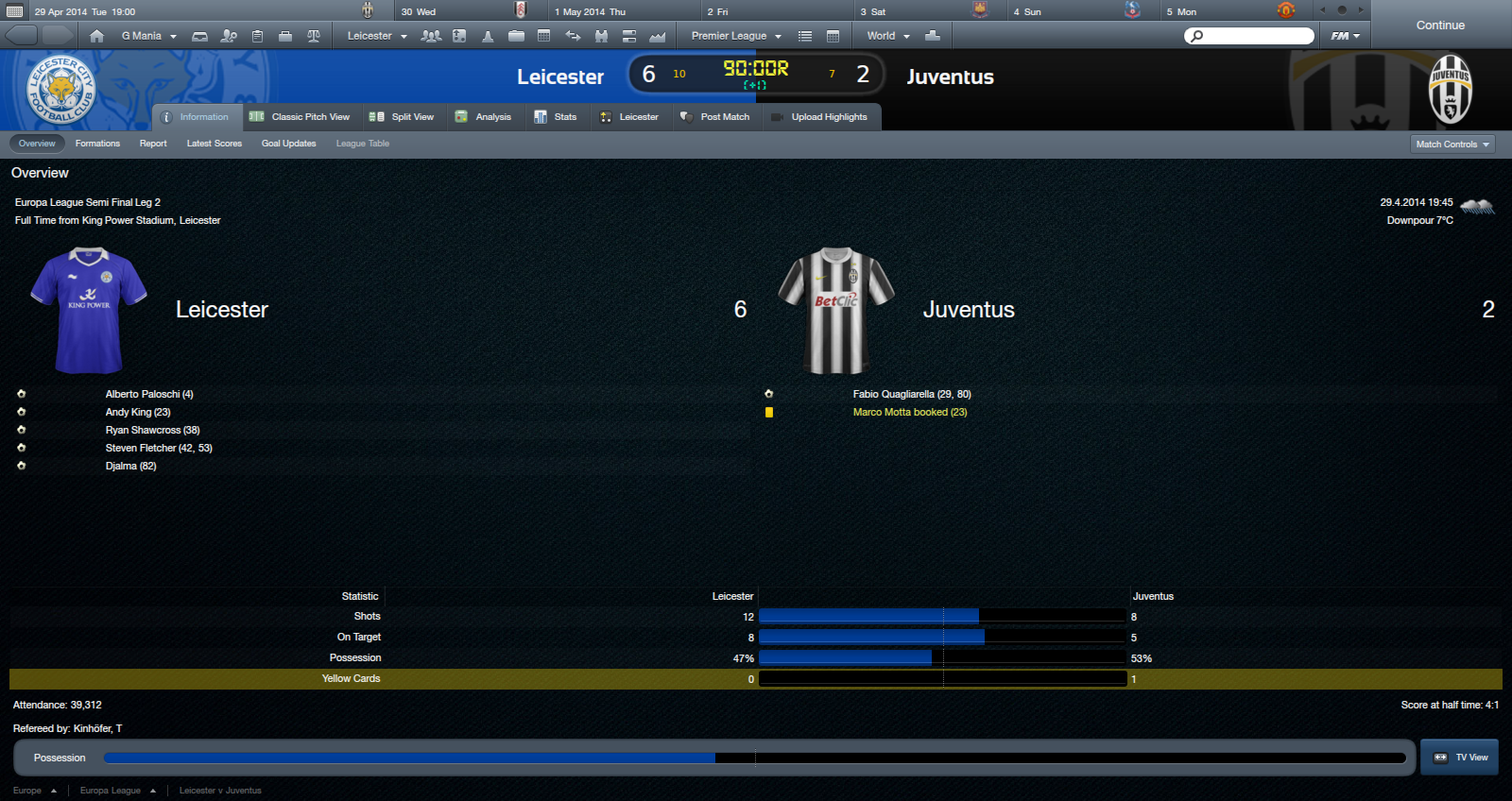
Task: Open the G Mania manager menu
Action: [x=148, y=36]
